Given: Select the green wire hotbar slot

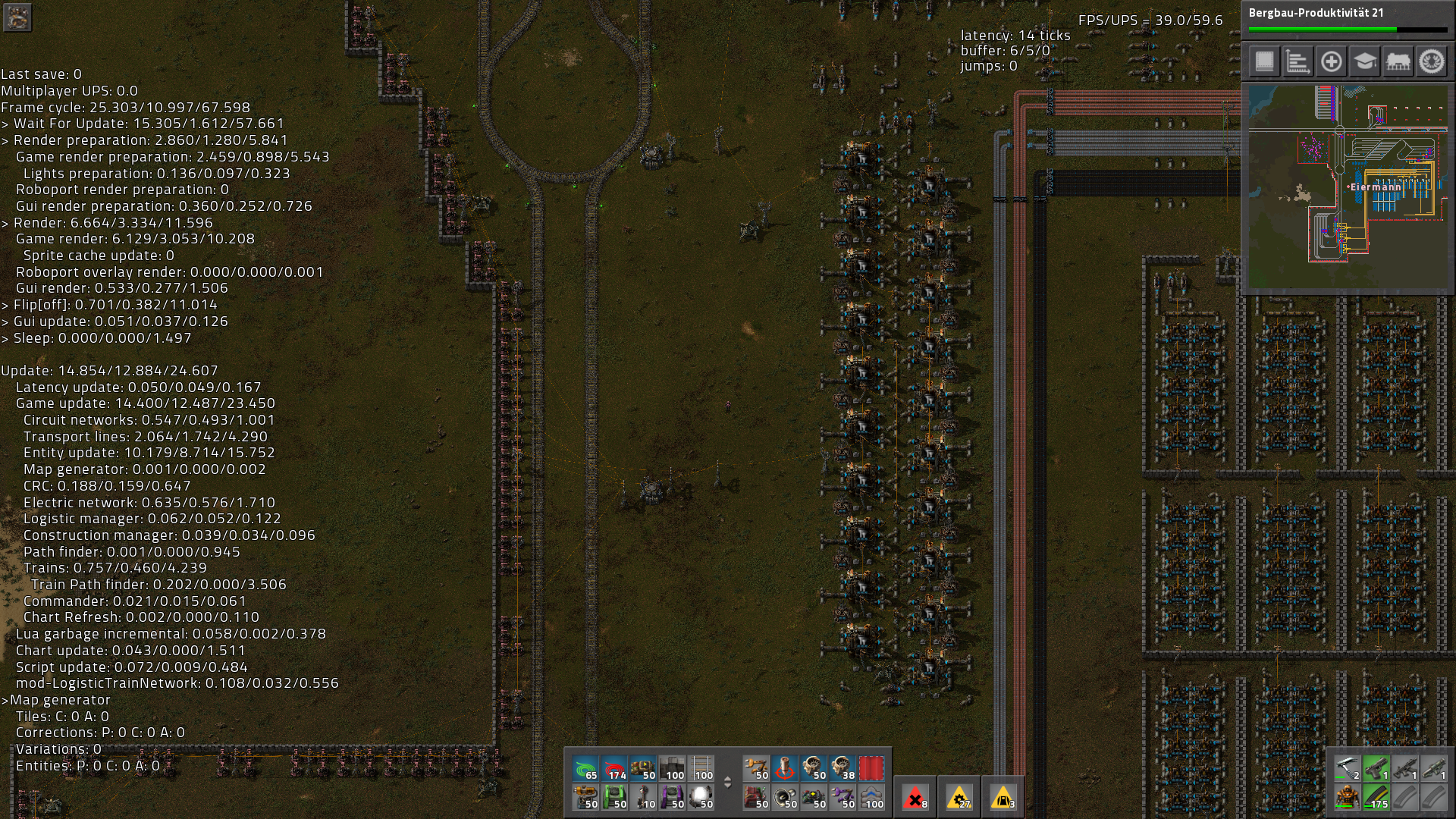Looking at the screenshot, I should tap(585, 768).
